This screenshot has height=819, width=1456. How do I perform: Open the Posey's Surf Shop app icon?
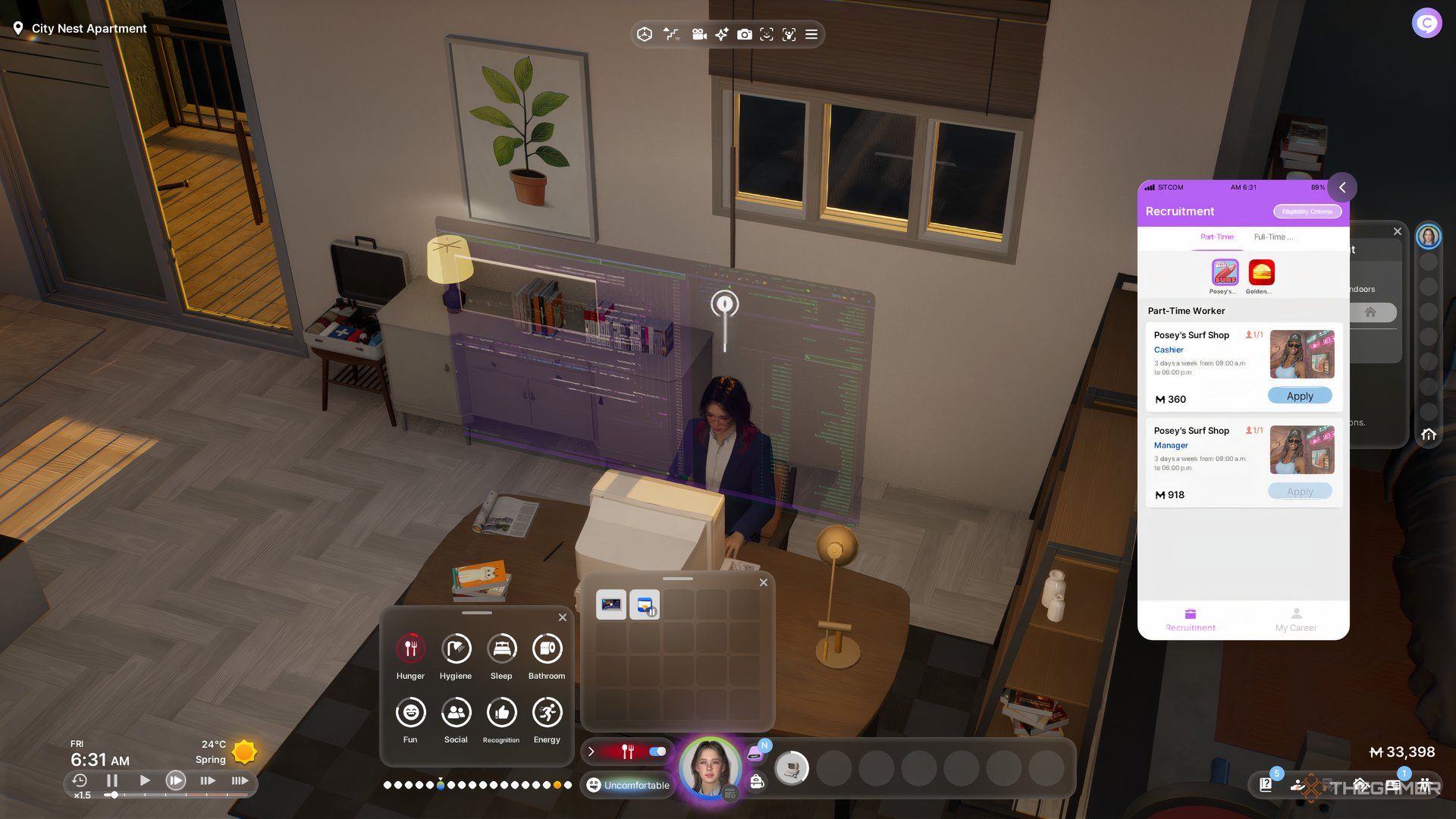point(1225,271)
